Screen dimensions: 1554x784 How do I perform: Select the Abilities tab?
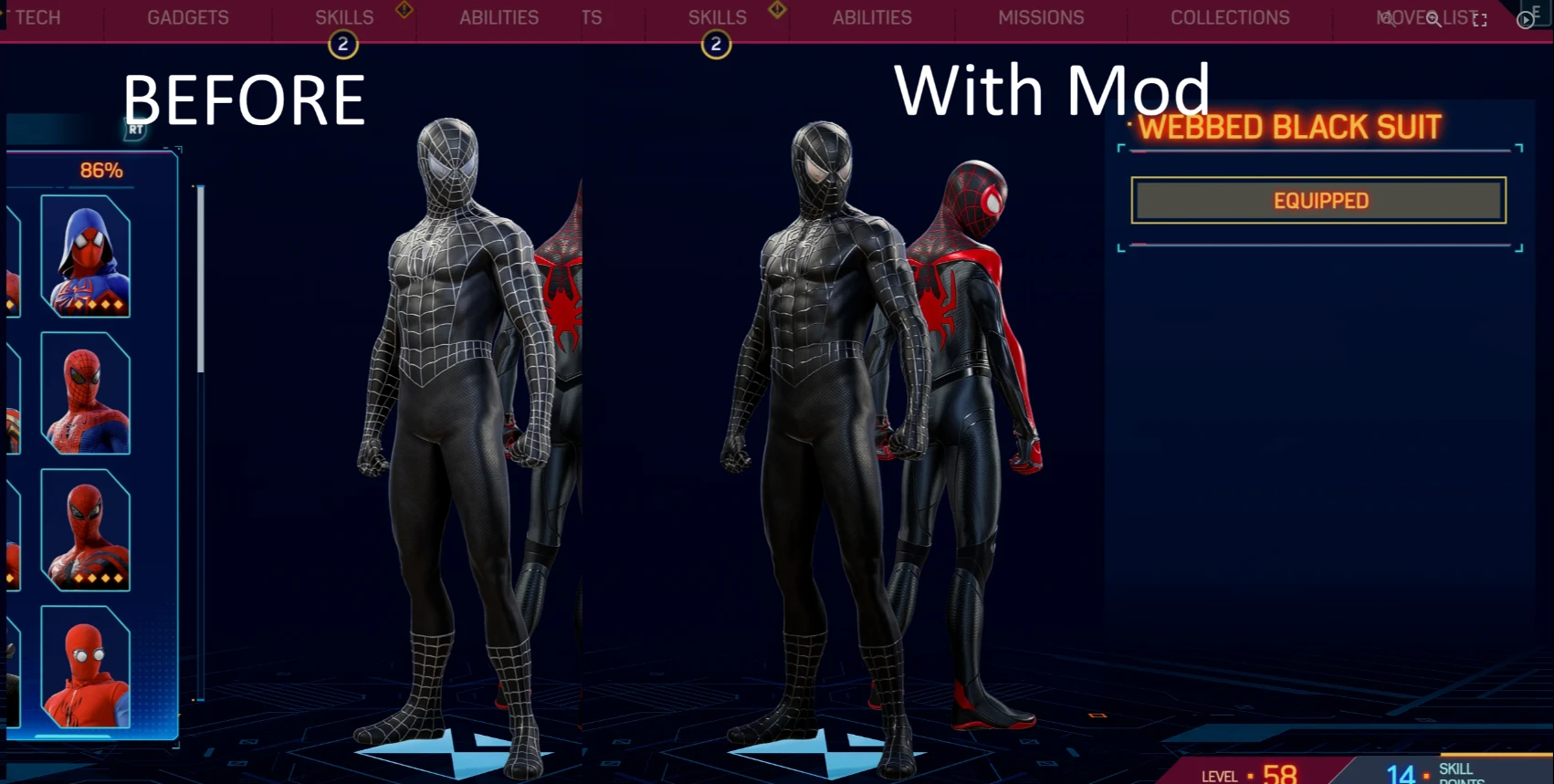pos(499,17)
